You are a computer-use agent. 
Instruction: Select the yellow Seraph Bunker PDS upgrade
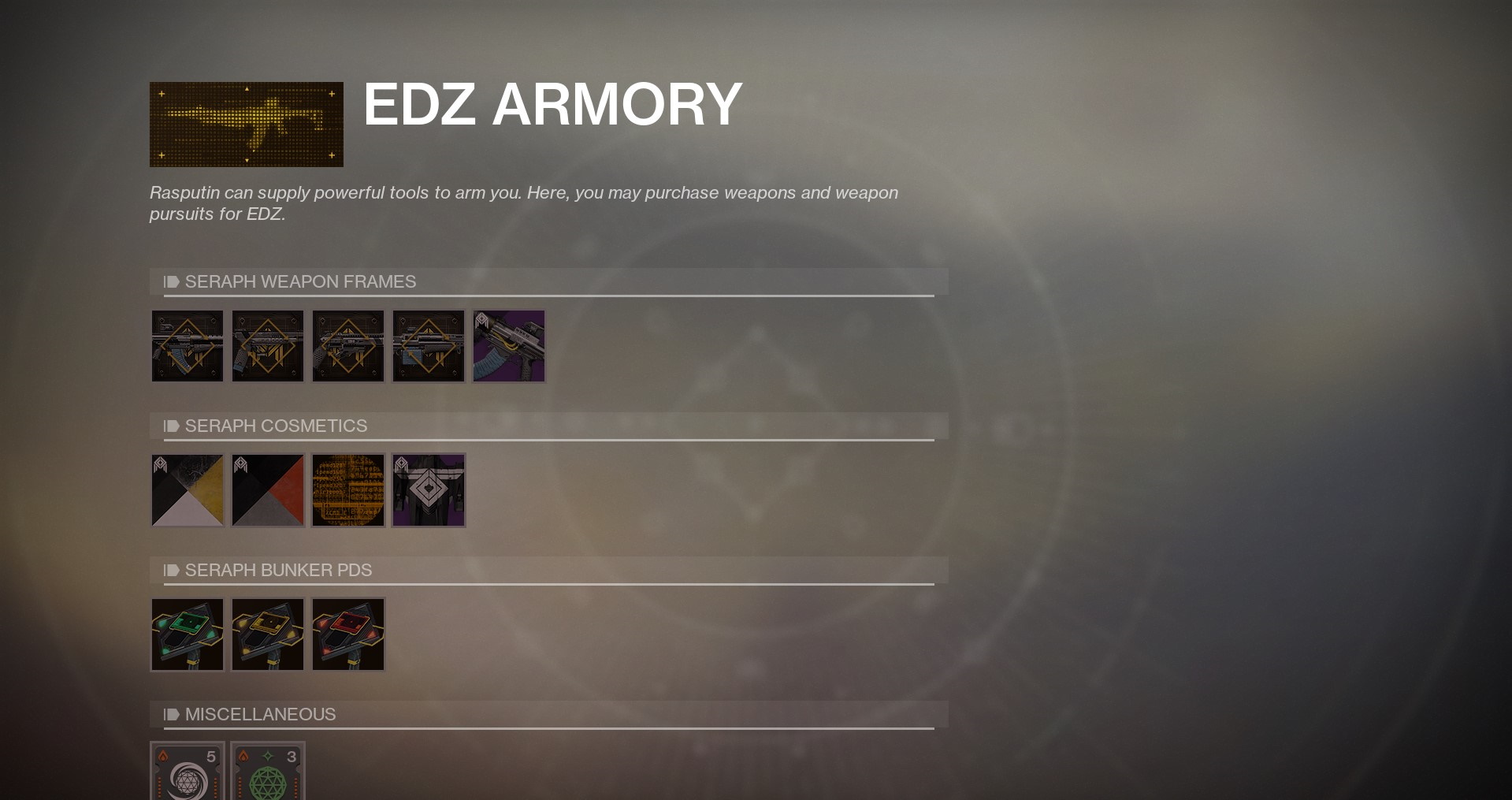tap(267, 634)
